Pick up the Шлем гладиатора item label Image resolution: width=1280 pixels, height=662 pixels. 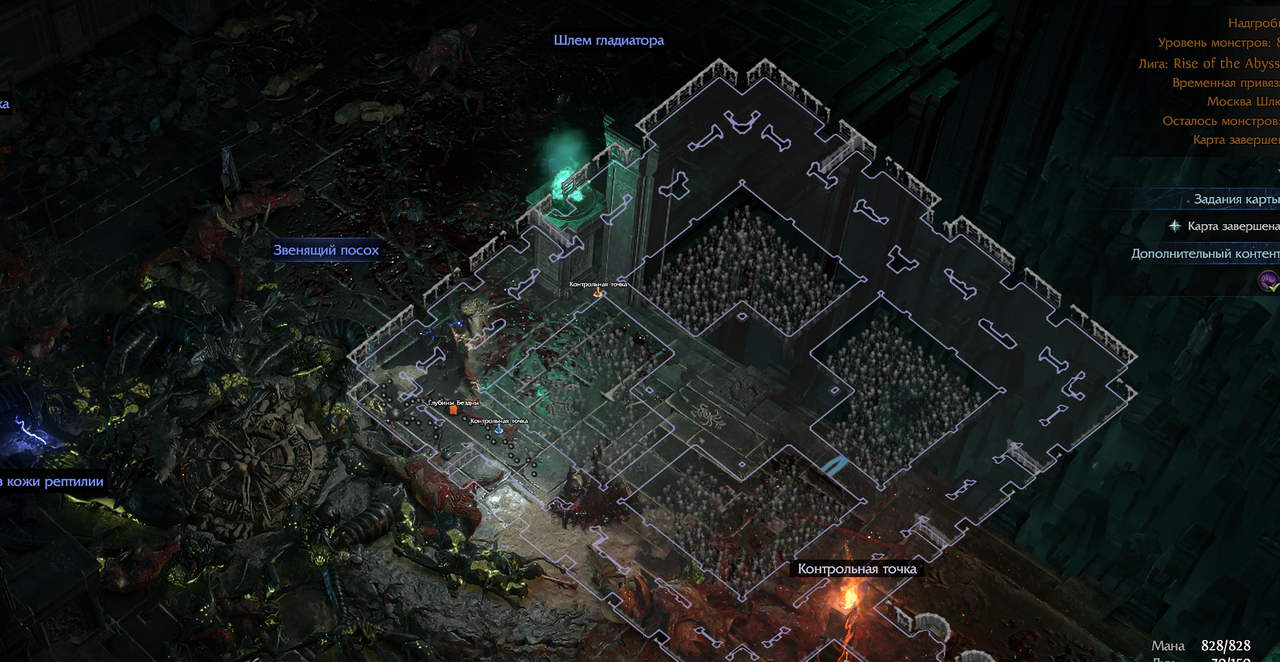(608, 41)
